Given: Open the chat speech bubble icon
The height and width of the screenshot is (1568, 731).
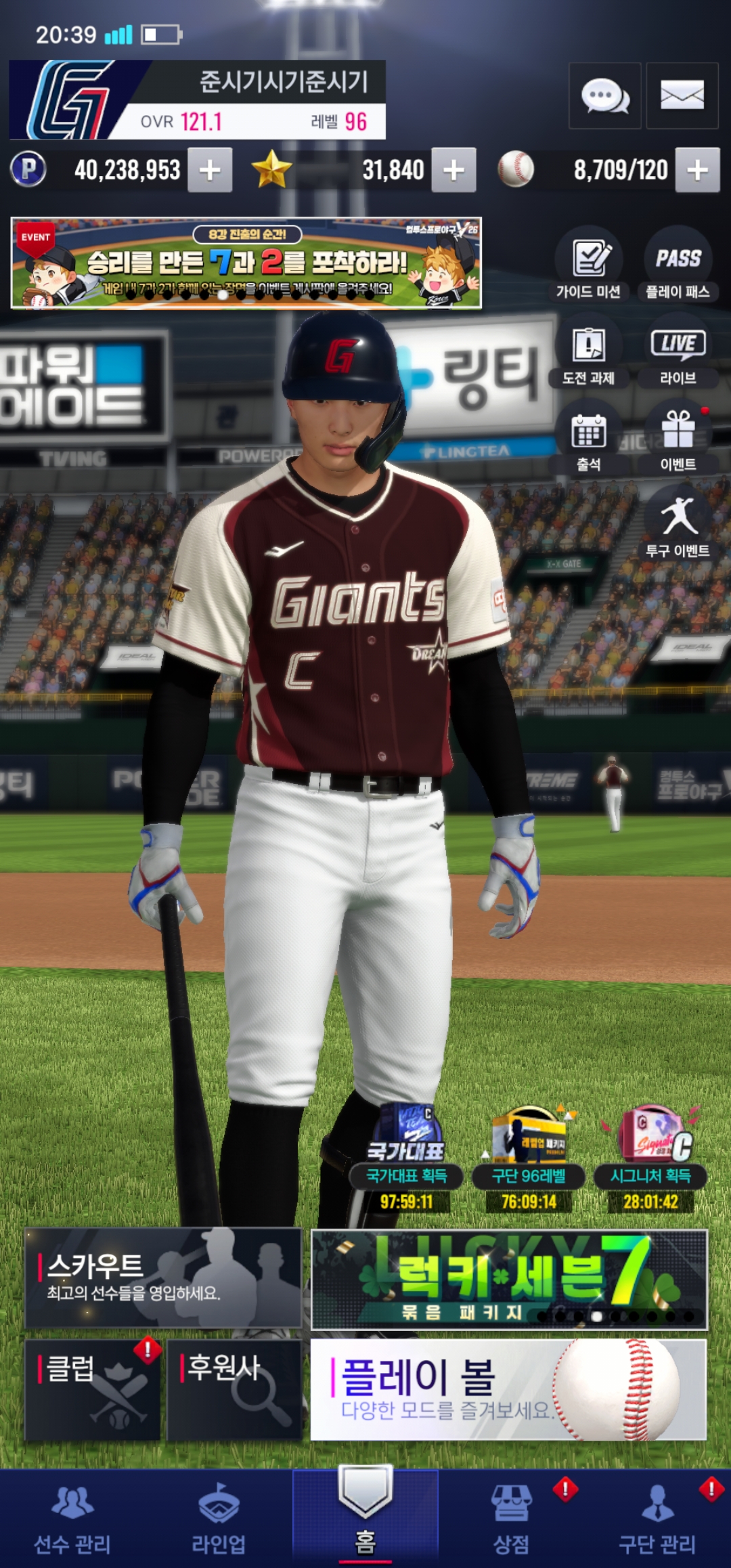Looking at the screenshot, I should (x=604, y=96).
